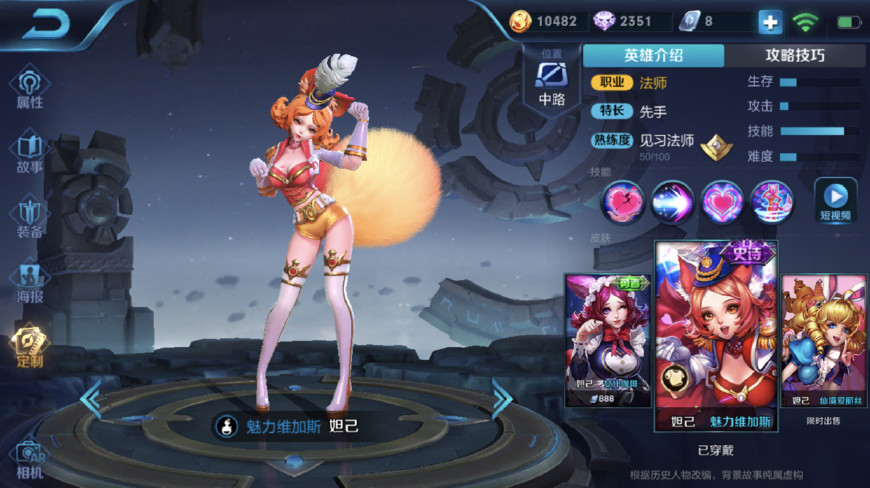Switch to the 英雄介绍 tab
Viewport: 870px width, 488px height.
tap(653, 56)
